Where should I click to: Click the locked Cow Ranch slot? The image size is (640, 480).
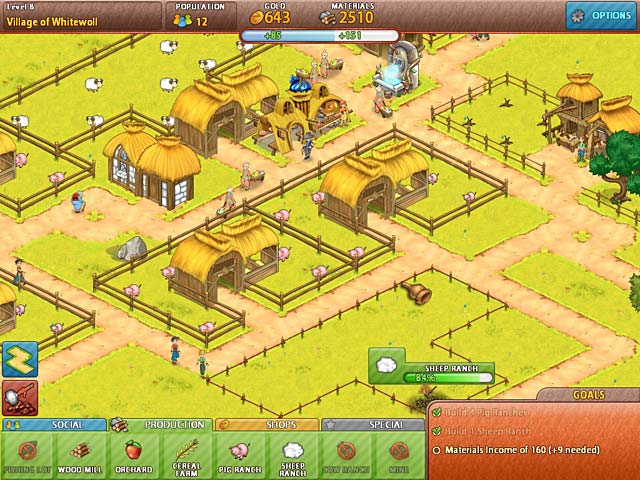[347, 455]
